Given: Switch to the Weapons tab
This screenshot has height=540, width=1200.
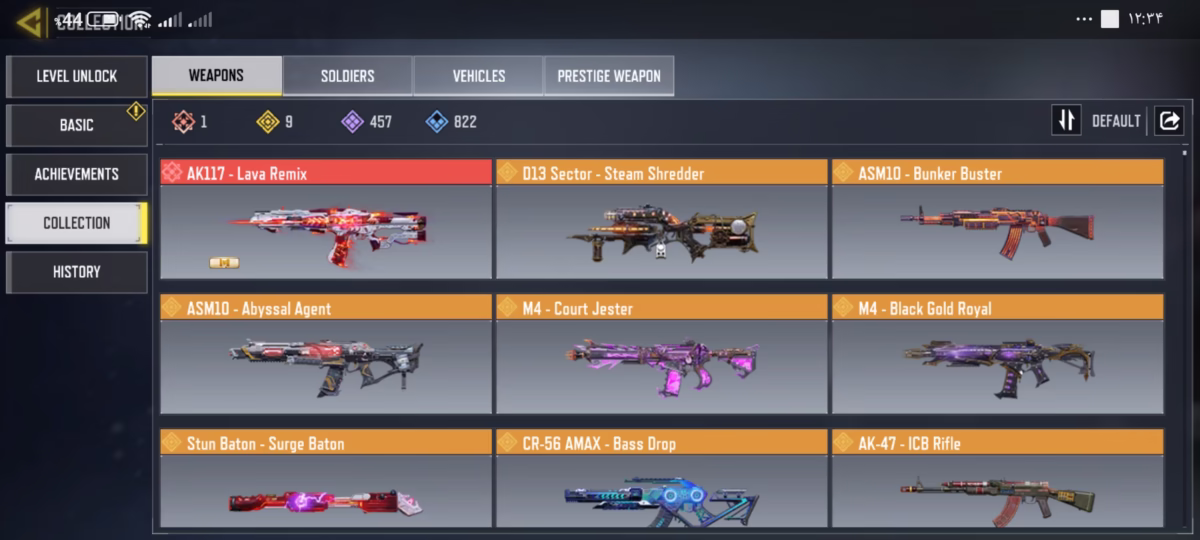Looking at the screenshot, I should pos(216,76).
